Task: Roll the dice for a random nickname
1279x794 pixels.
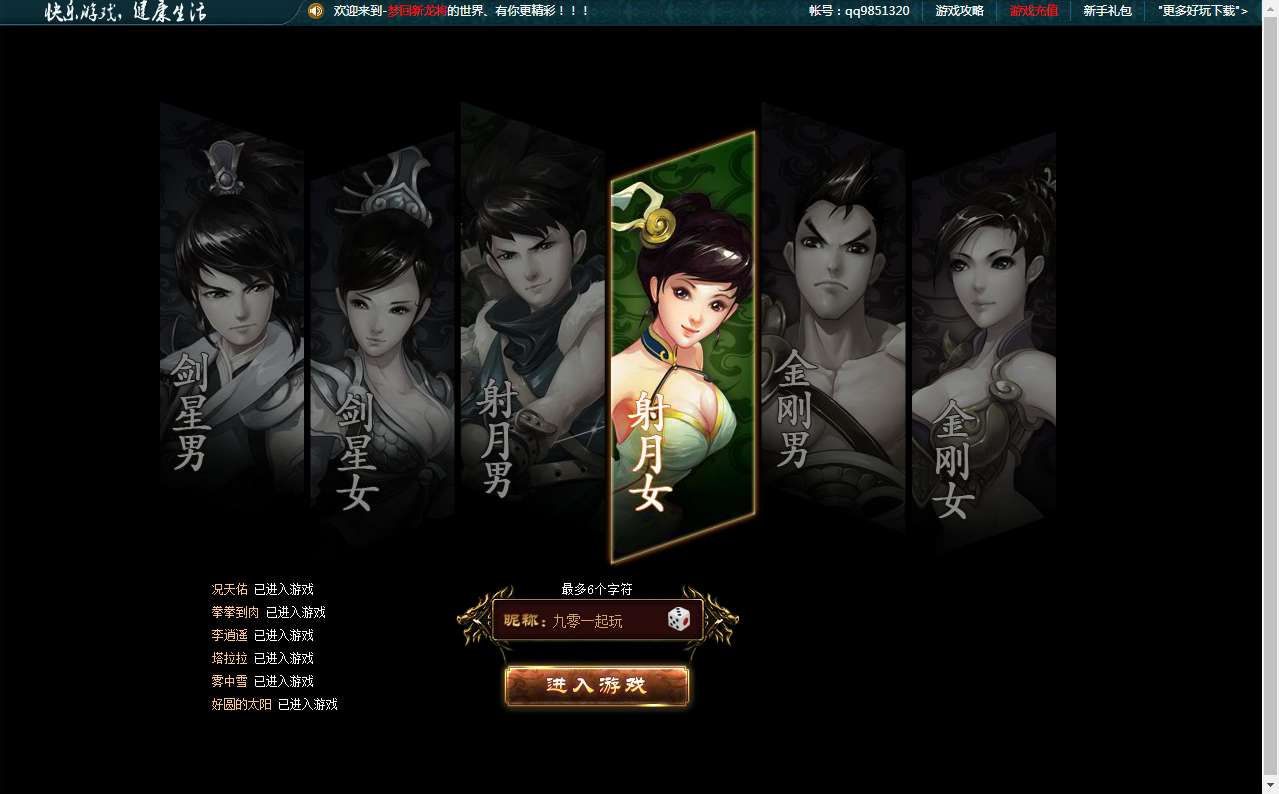Action: [x=679, y=620]
